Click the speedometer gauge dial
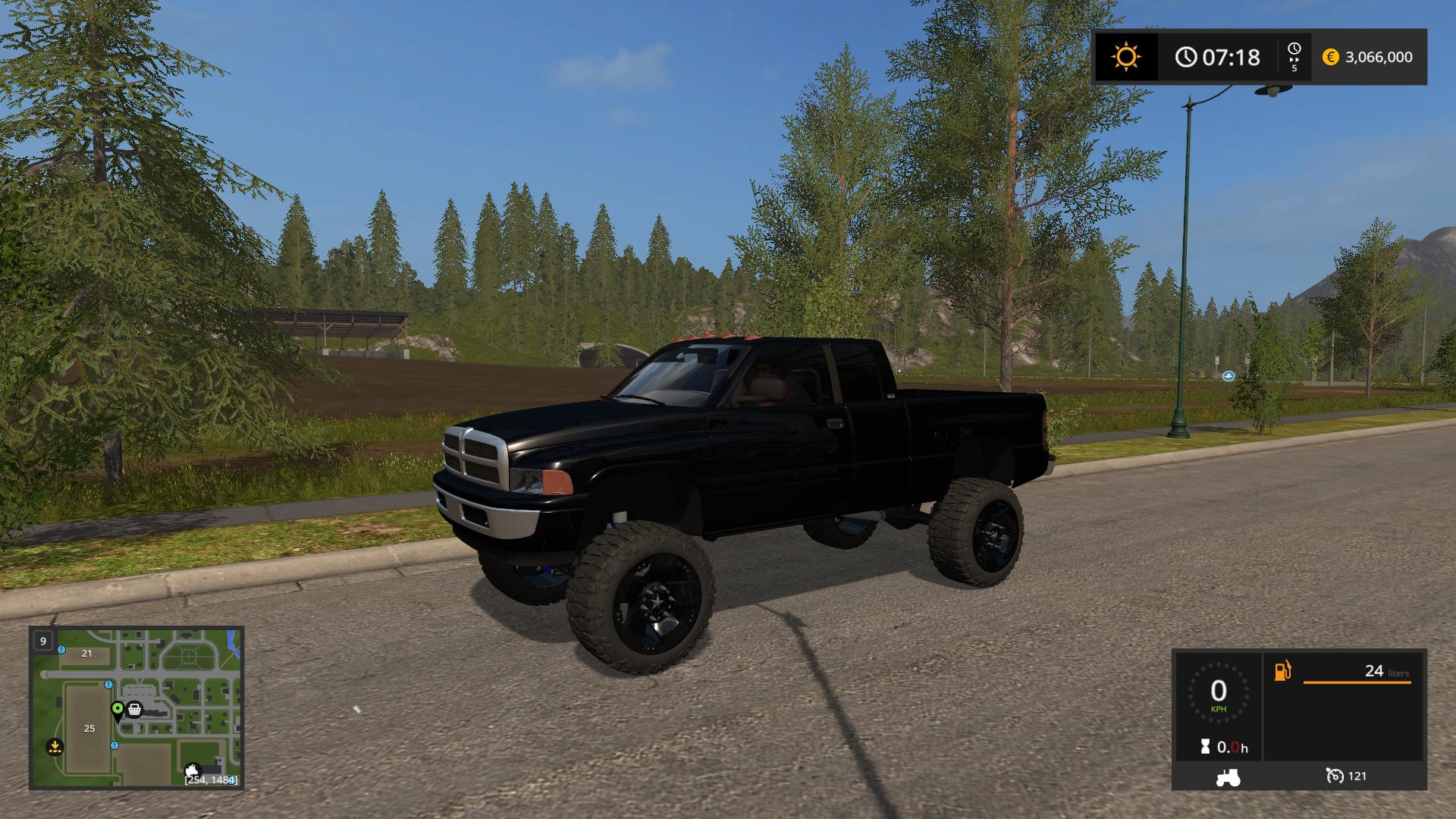Screen dimensions: 1456x819 [x=1218, y=692]
